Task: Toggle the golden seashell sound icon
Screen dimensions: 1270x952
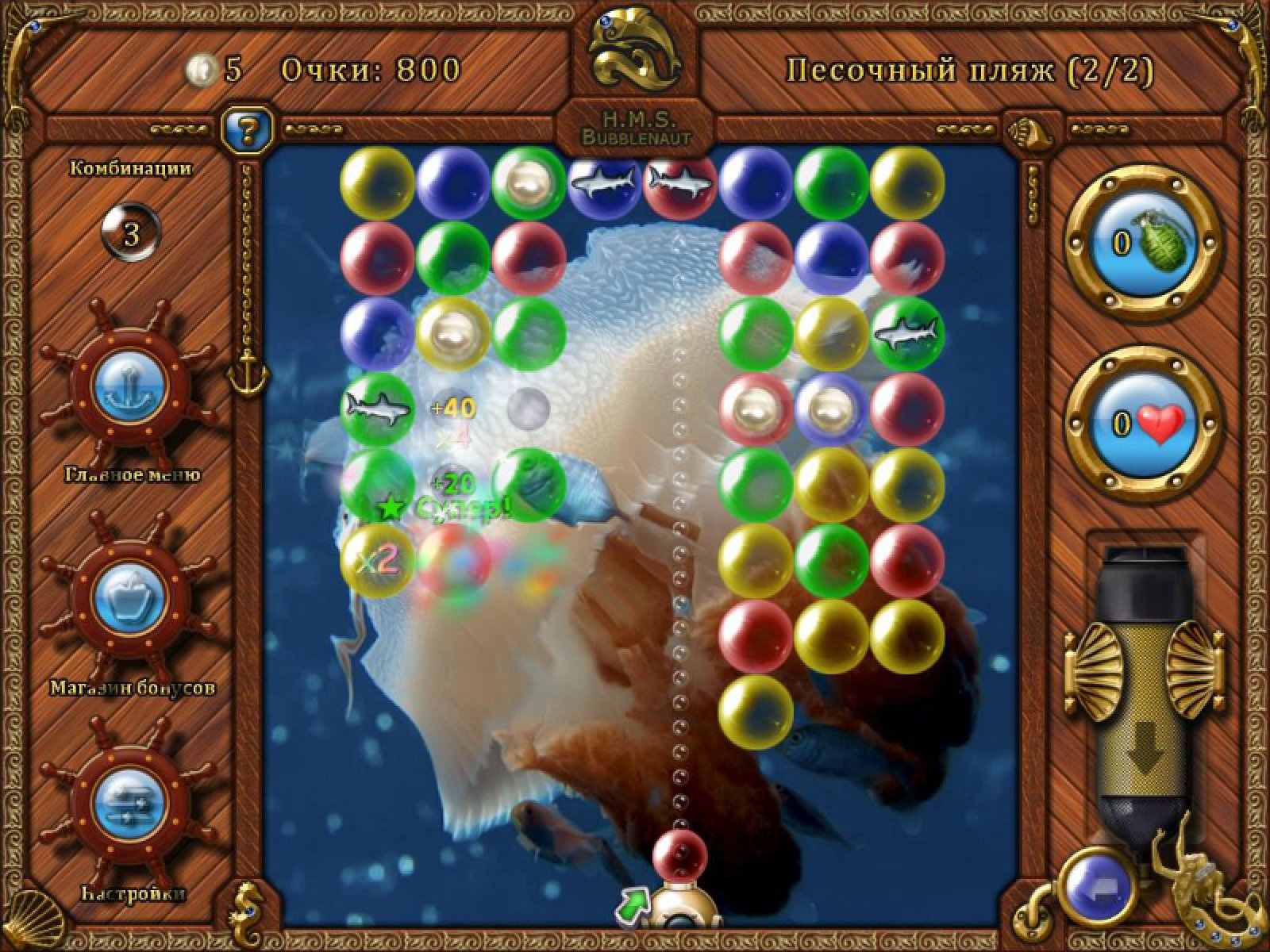Action: [1032, 128]
